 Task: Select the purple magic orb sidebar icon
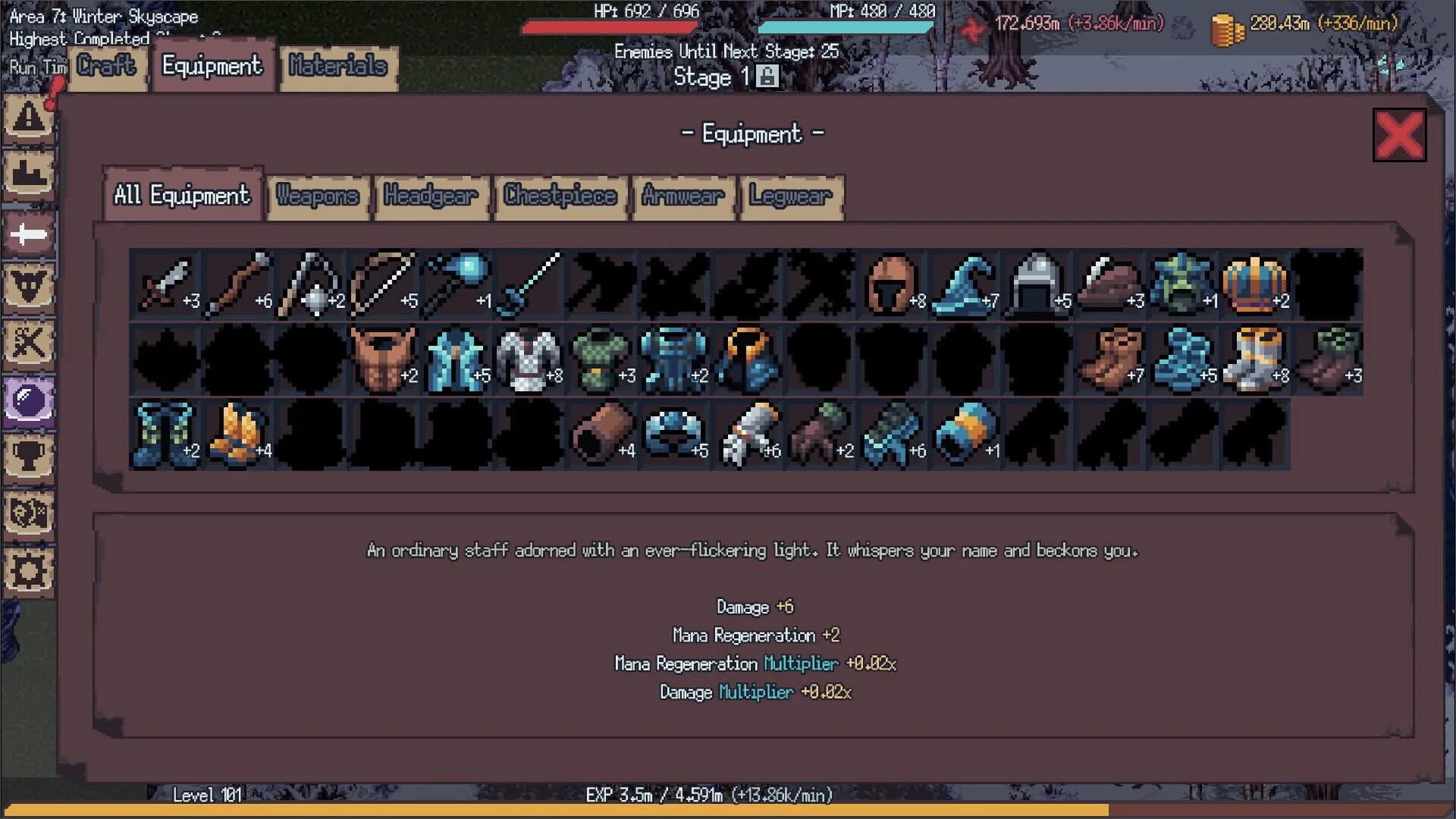point(29,398)
